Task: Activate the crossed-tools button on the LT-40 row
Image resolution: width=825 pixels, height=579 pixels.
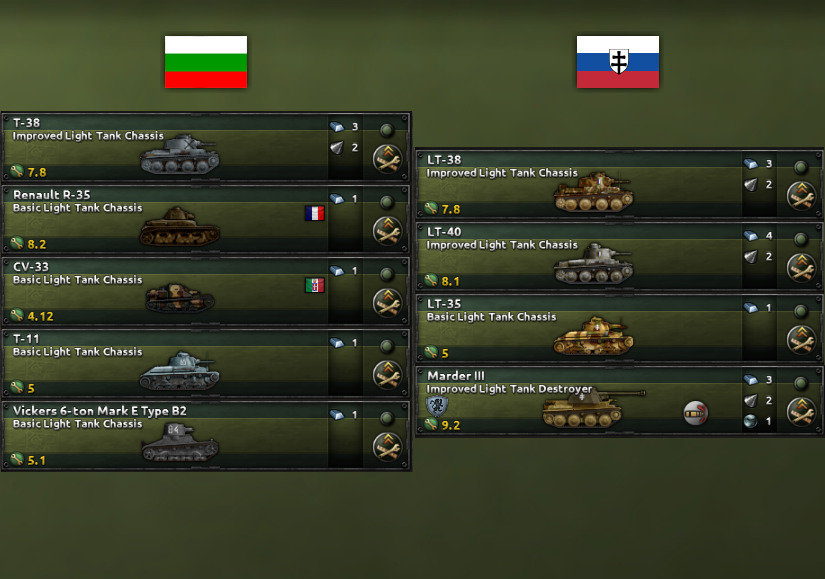Action: (801, 267)
